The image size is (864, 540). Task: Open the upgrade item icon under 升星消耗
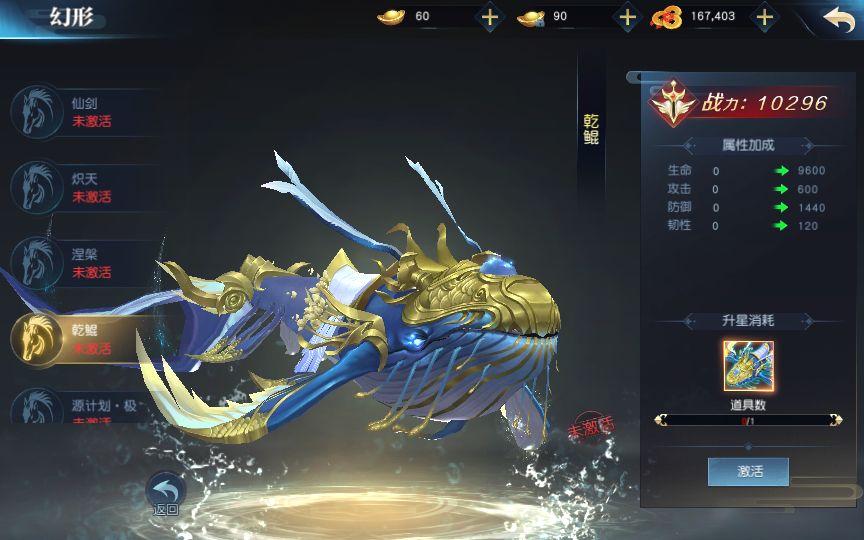click(748, 366)
